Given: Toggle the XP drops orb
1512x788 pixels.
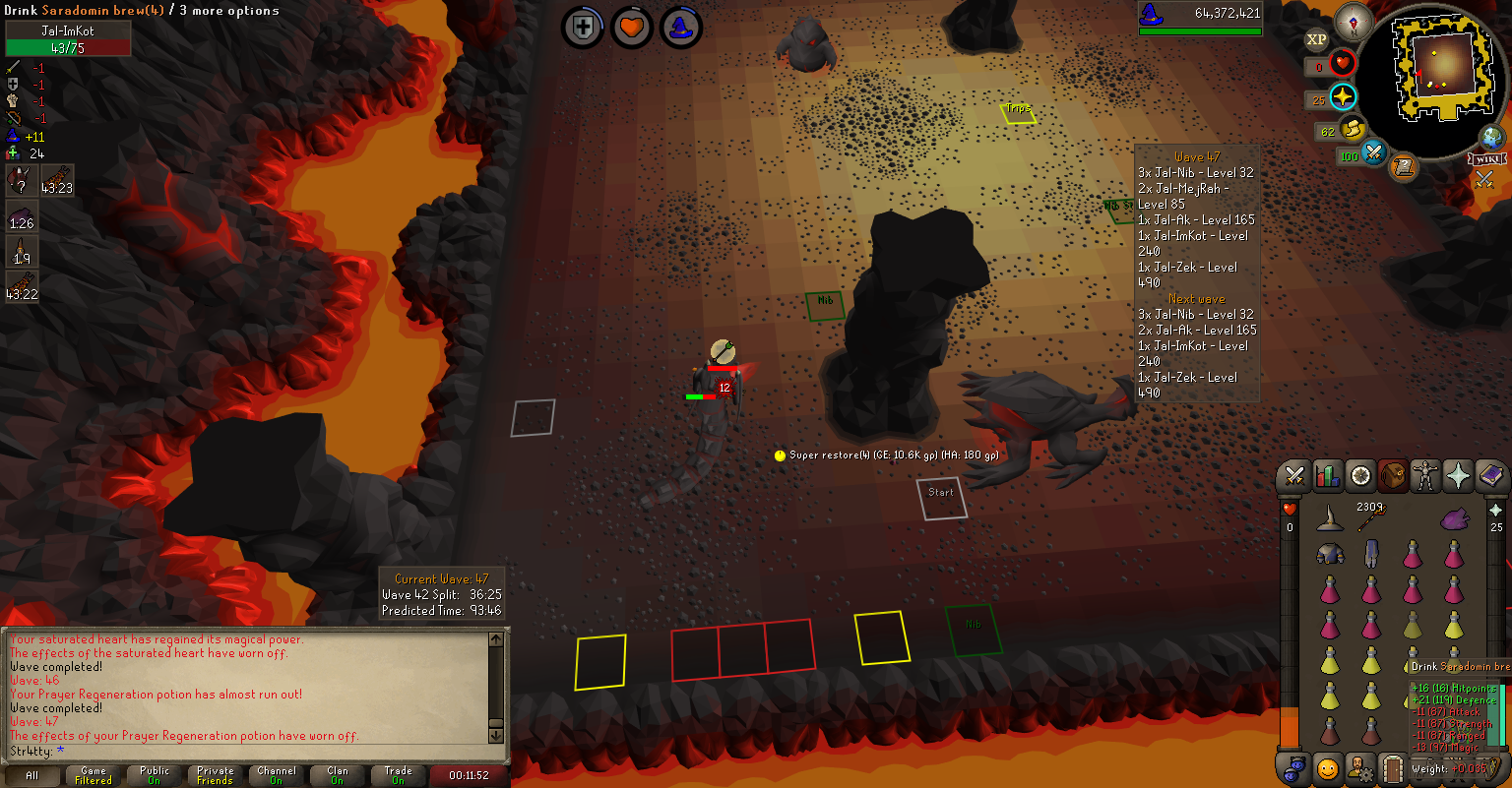Looking at the screenshot, I should [x=1316, y=40].
